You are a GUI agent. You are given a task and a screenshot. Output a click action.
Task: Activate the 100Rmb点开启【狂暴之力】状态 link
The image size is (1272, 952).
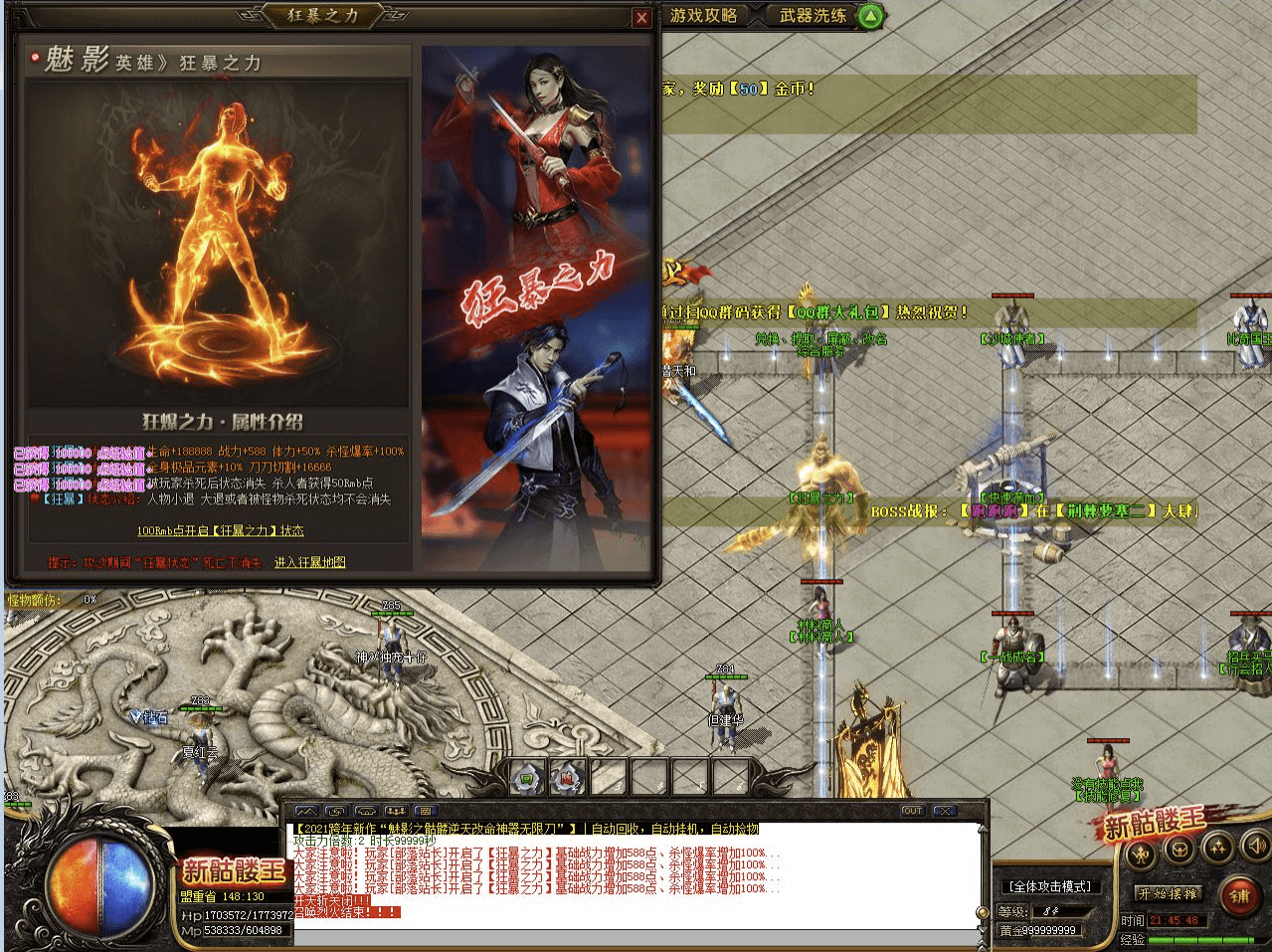pos(221,530)
